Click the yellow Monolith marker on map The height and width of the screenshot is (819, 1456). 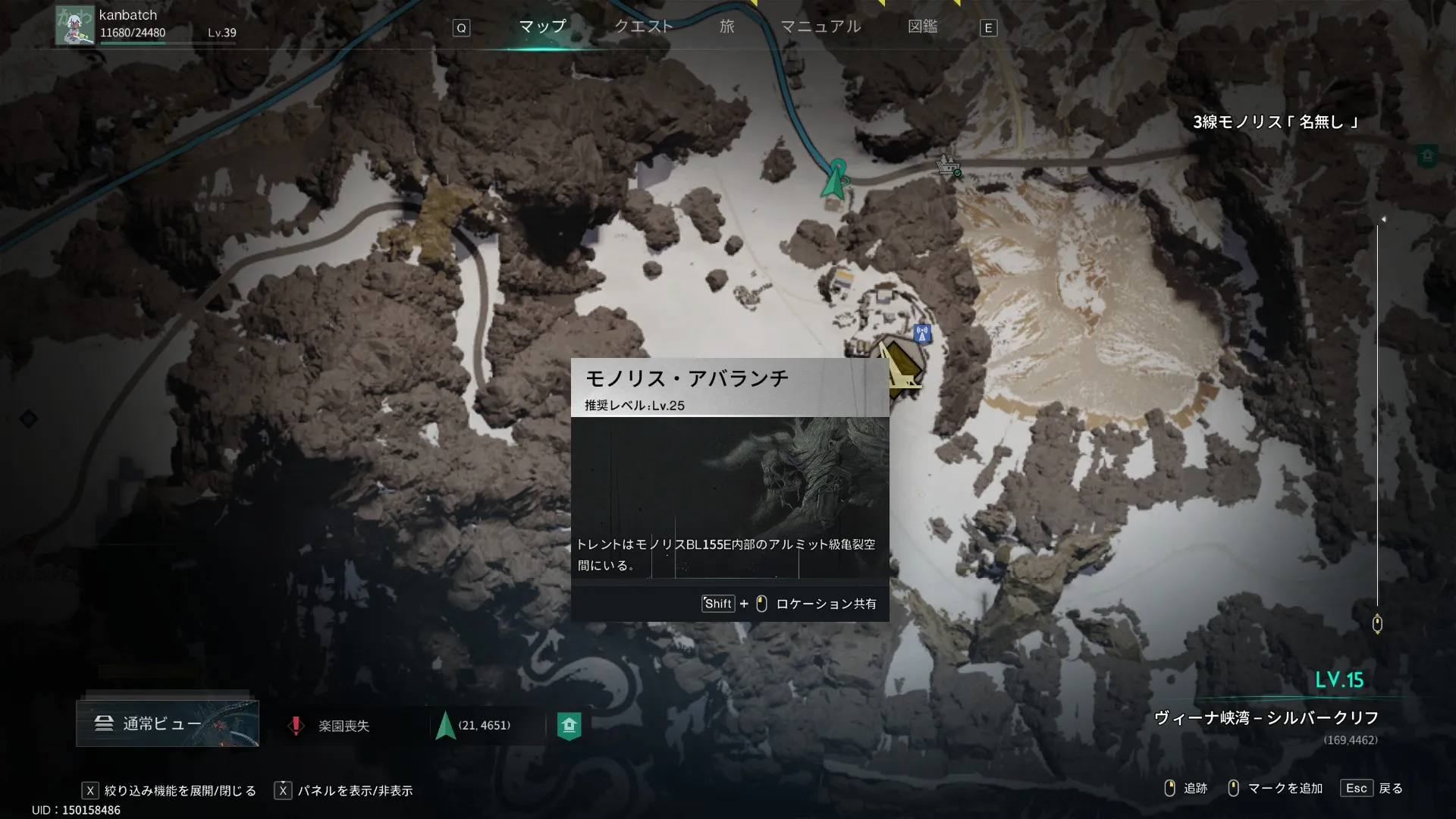point(899,369)
